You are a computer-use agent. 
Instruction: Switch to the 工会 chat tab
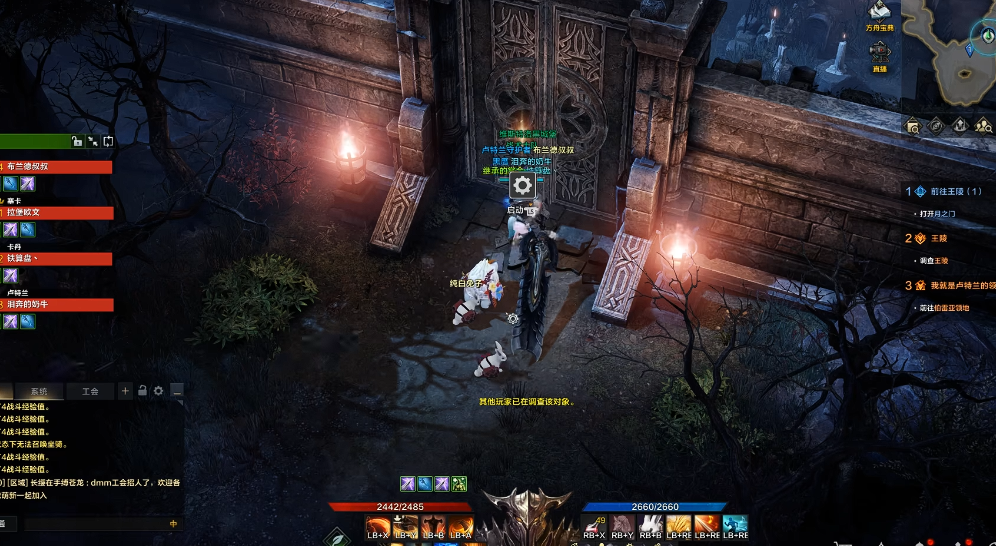(x=90, y=391)
